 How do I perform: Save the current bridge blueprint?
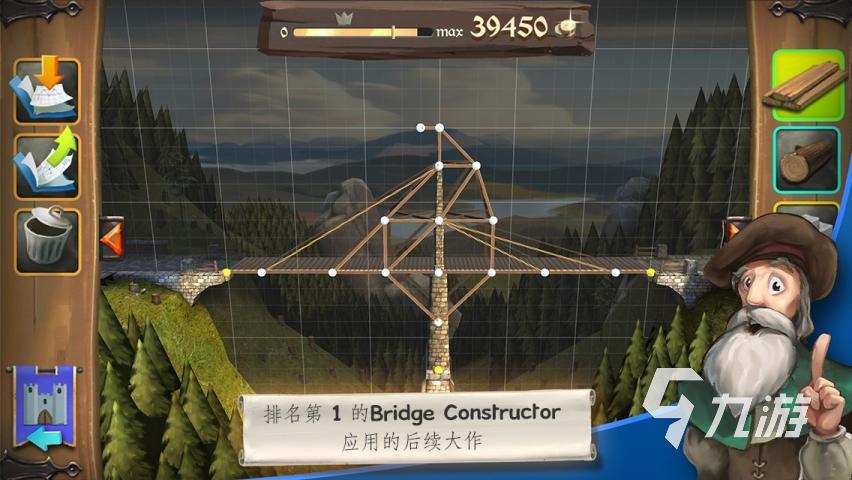[46, 90]
